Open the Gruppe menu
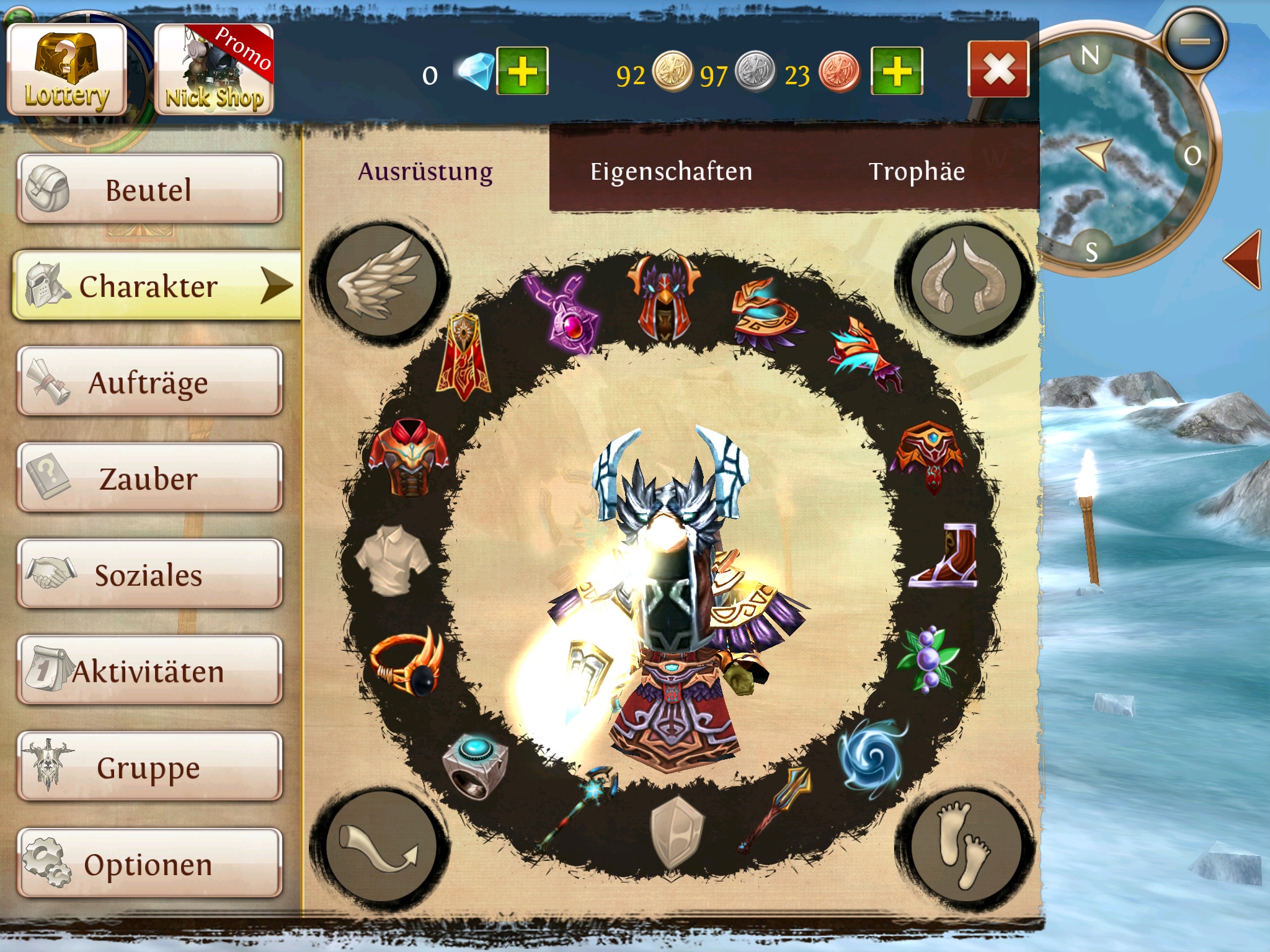Viewport: 1270px width, 952px height. (x=149, y=767)
